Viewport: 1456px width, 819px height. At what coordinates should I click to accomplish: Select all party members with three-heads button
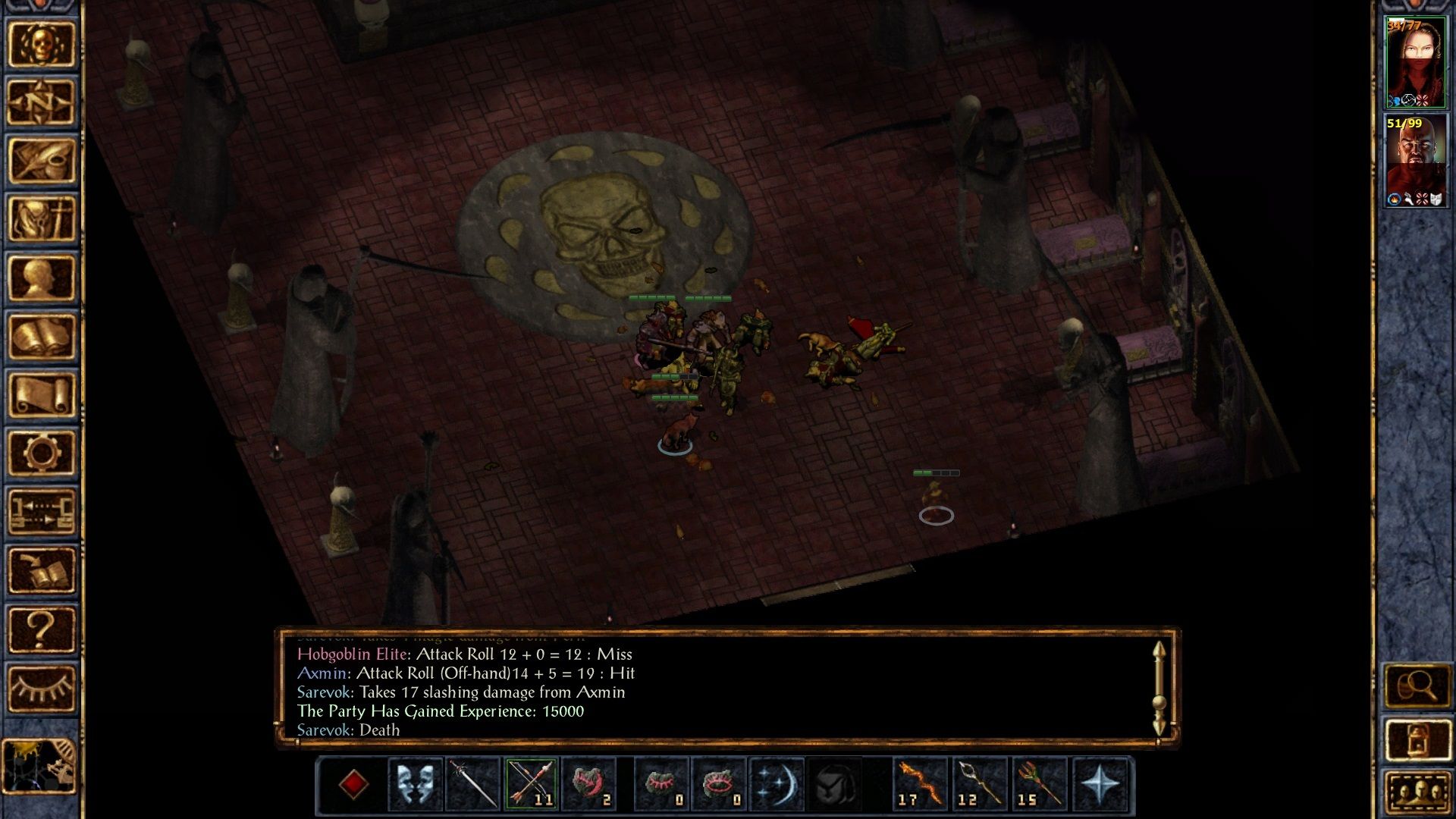click(x=1417, y=792)
